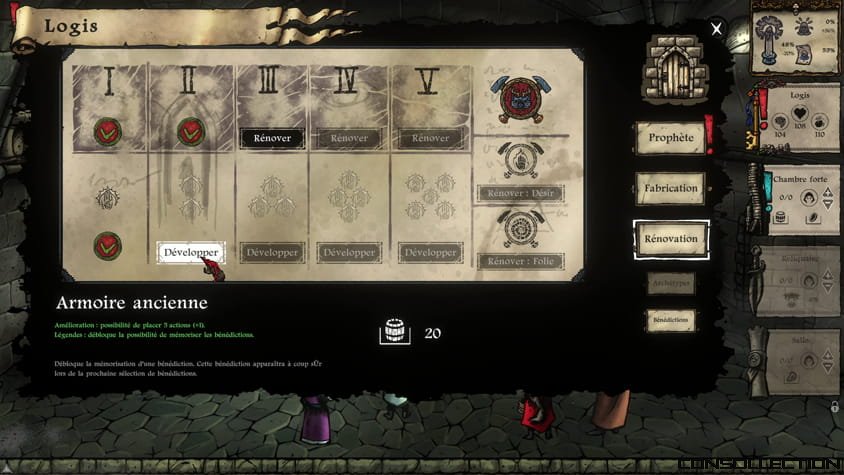Show the Bénédictions sub-tab
This screenshot has width=844, height=475.
(x=670, y=320)
